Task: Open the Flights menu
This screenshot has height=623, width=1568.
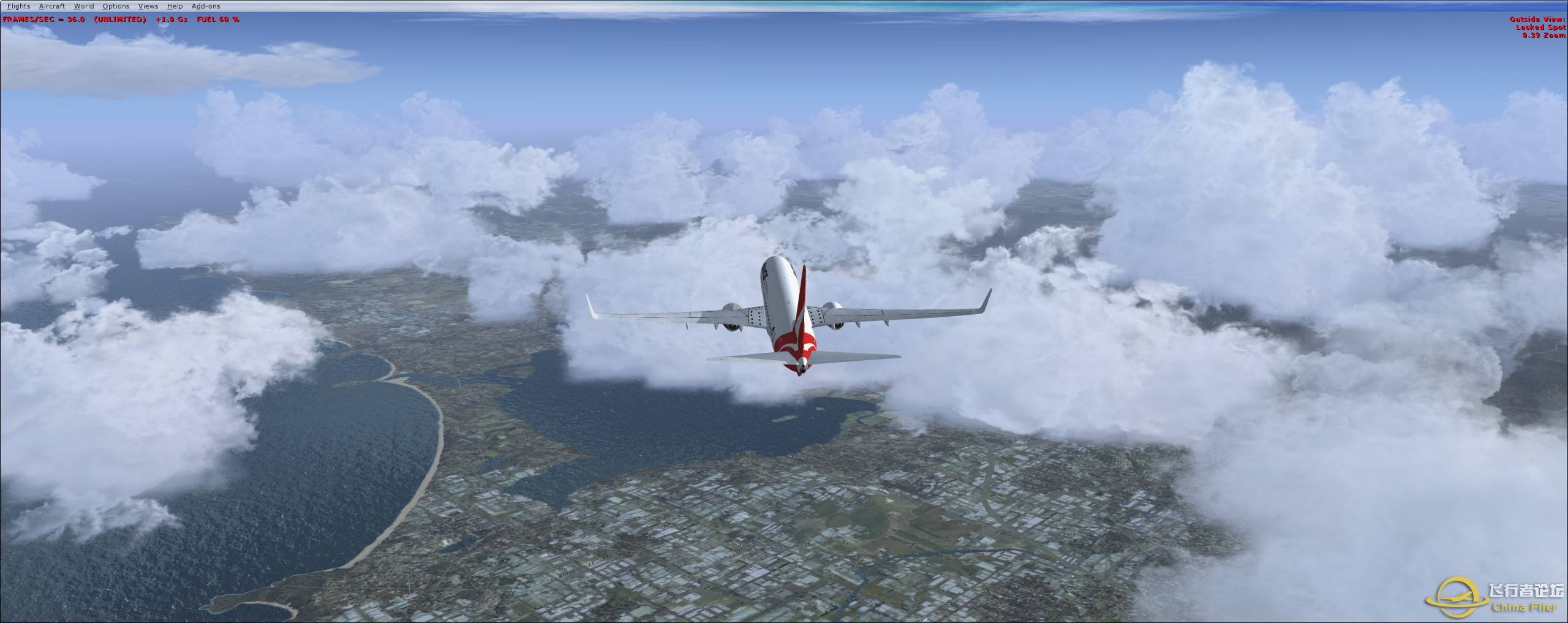Action: click(x=19, y=6)
